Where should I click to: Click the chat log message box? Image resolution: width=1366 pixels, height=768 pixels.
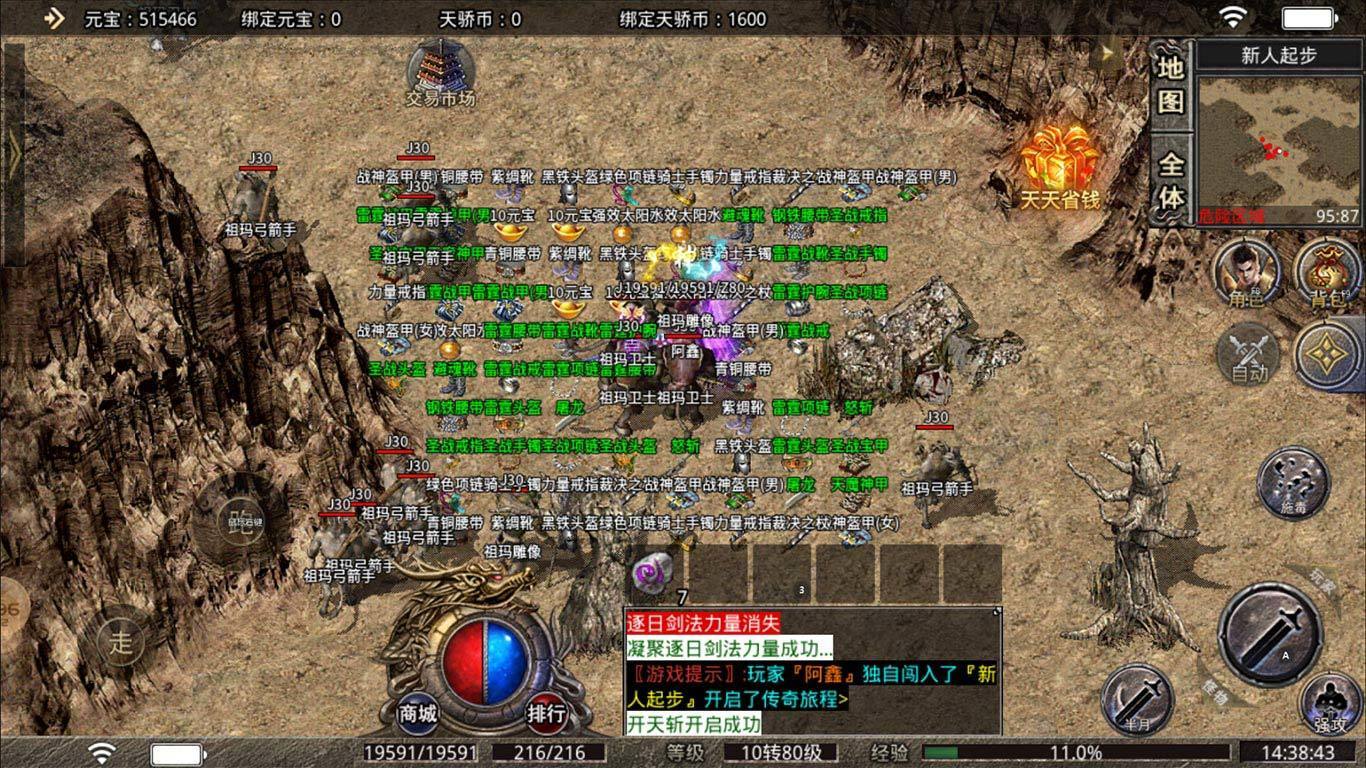point(812,672)
